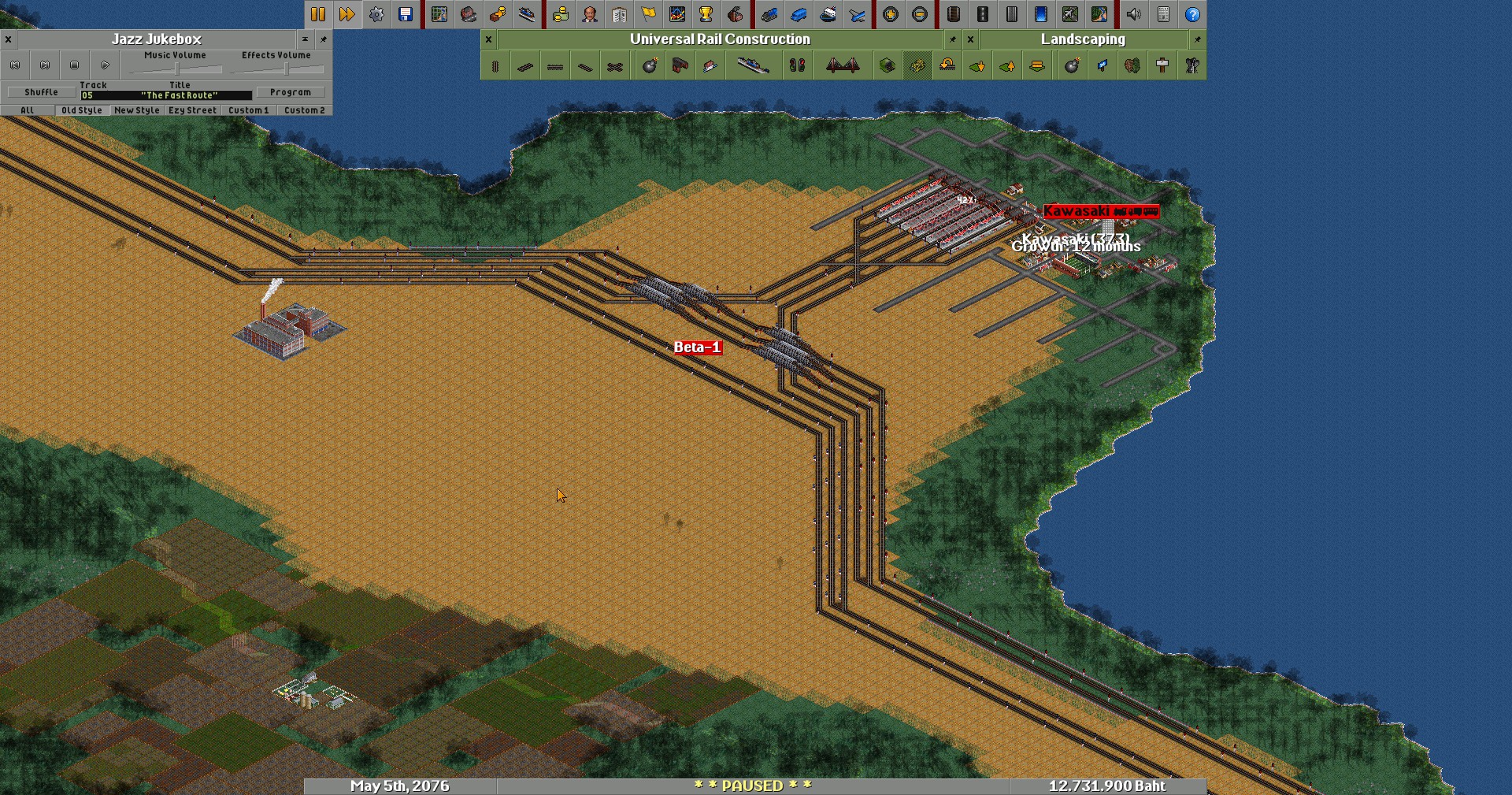1512x795 pixels.
Task: Close the Jazz Jukebox window
Action: (x=8, y=39)
